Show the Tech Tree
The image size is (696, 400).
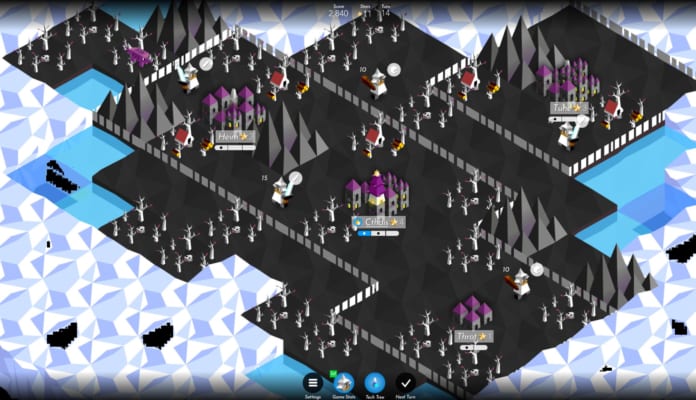(375, 382)
